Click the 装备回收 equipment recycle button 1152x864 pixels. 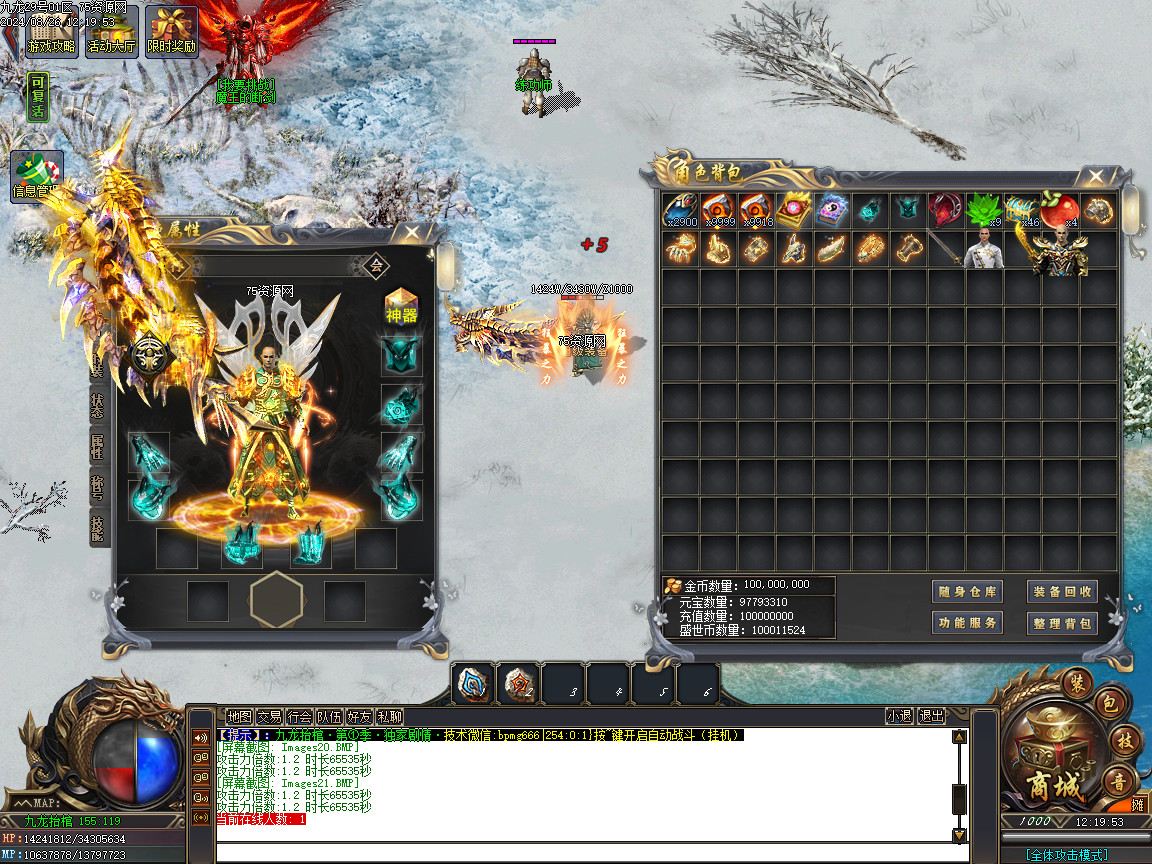pyautogui.click(x=1062, y=591)
